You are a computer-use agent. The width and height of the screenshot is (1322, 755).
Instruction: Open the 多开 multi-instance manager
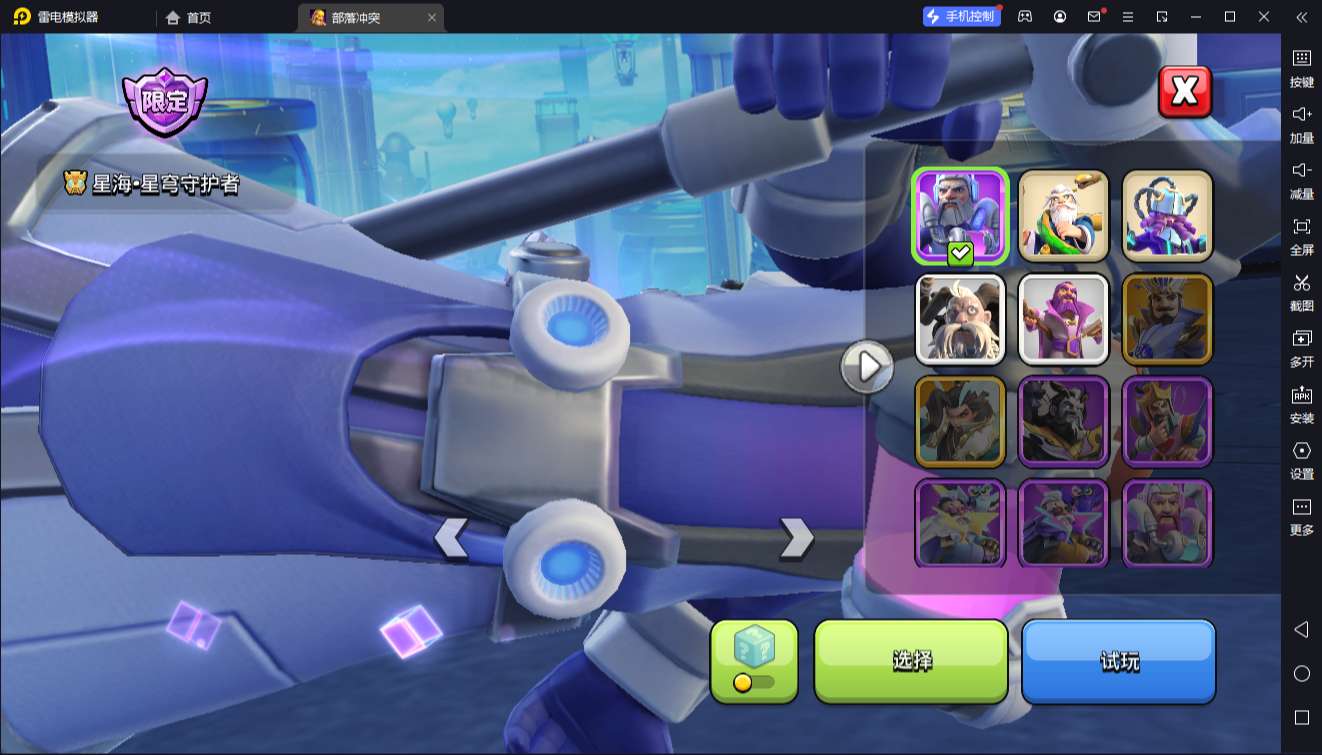[x=1301, y=348]
